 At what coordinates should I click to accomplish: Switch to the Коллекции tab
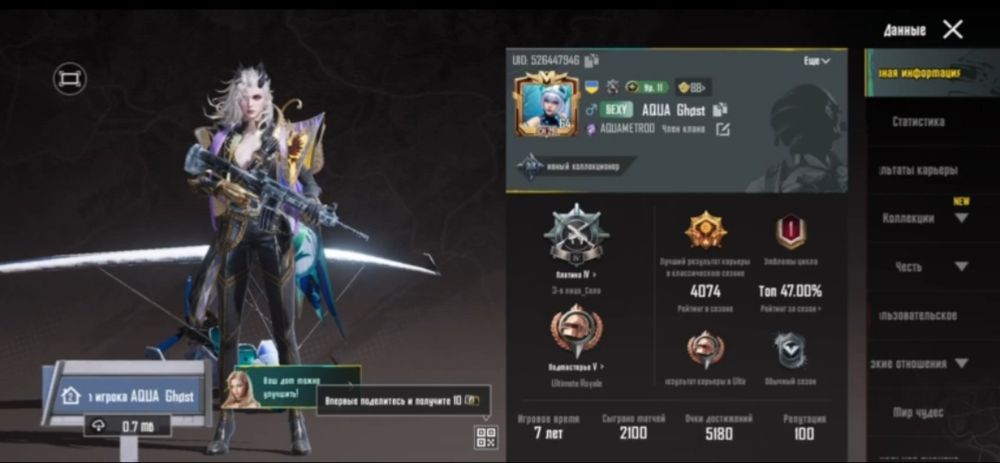pos(909,218)
